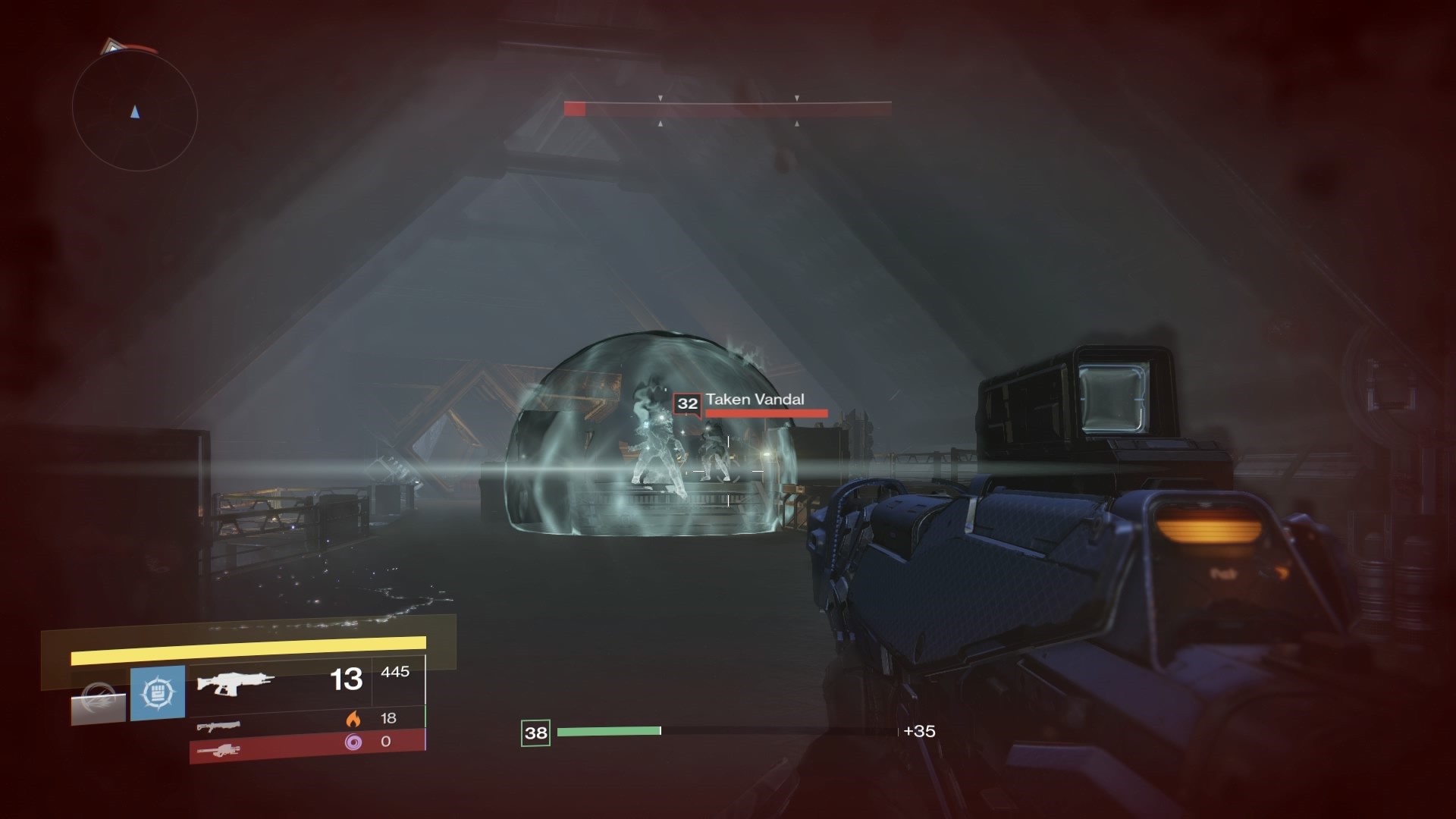The image size is (1456, 819).
Task: Switch to the heavy weapon in red row
Action: 218,751
